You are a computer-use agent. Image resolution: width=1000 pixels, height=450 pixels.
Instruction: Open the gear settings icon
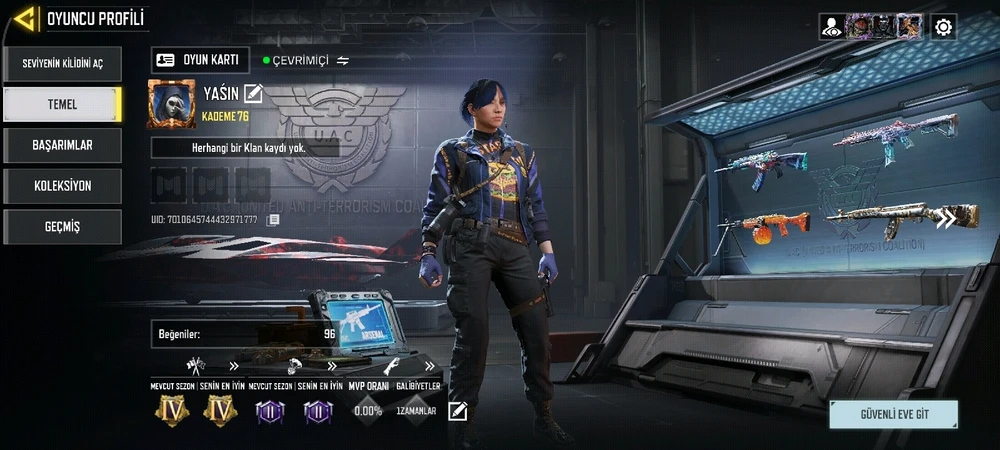(943, 27)
